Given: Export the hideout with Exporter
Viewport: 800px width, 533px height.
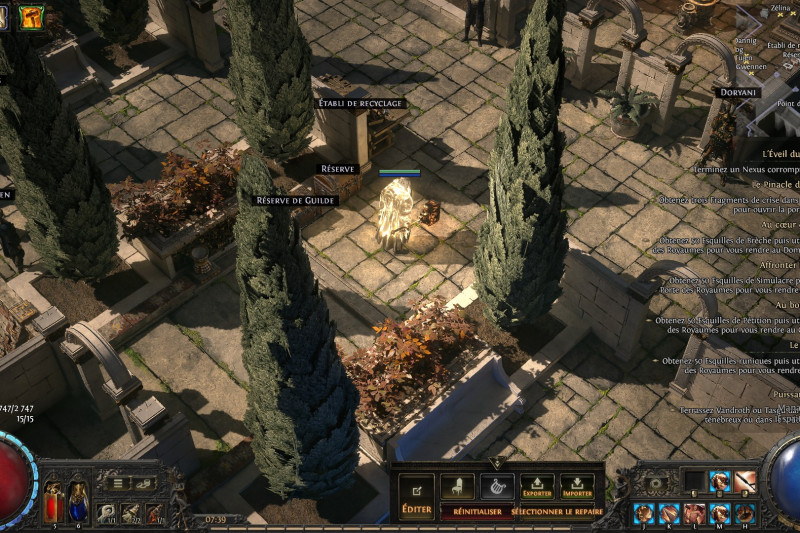Looking at the screenshot, I should (x=537, y=487).
